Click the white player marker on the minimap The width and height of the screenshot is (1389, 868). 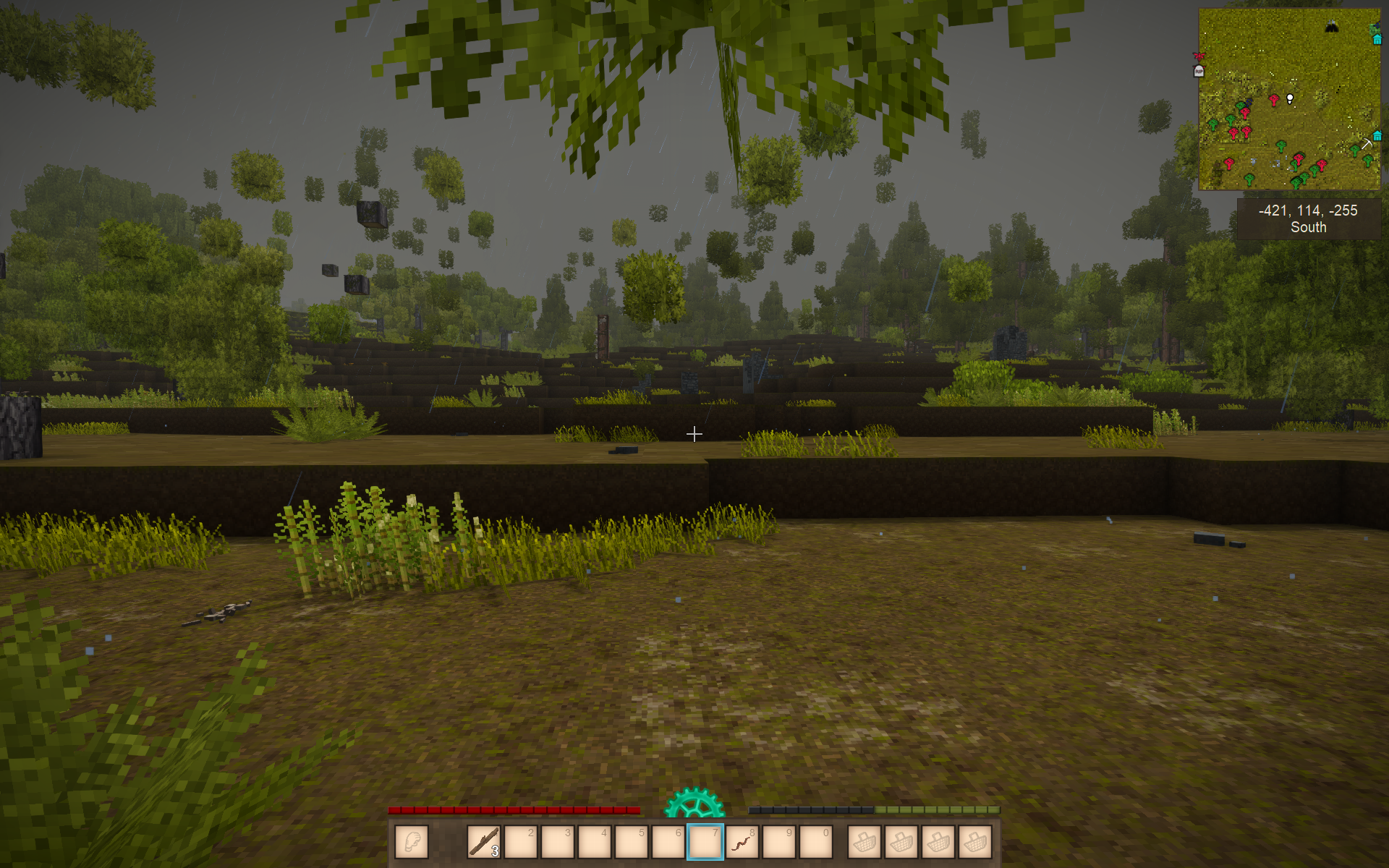point(1290,99)
